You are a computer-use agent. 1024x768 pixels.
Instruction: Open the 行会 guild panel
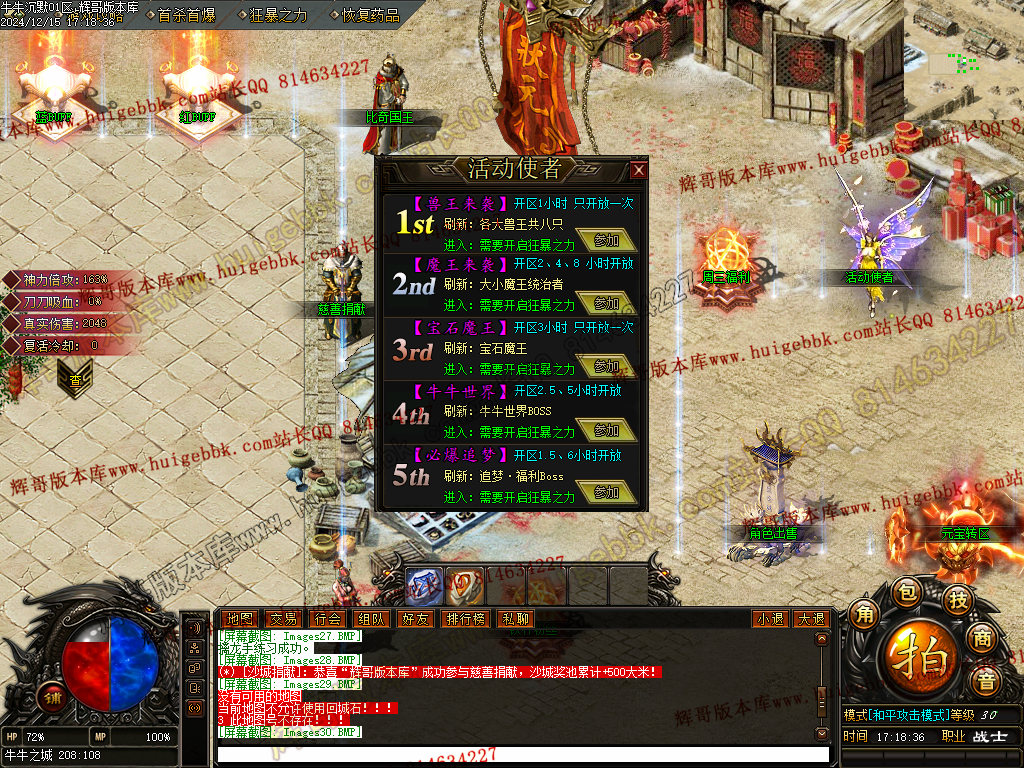click(326, 619)
